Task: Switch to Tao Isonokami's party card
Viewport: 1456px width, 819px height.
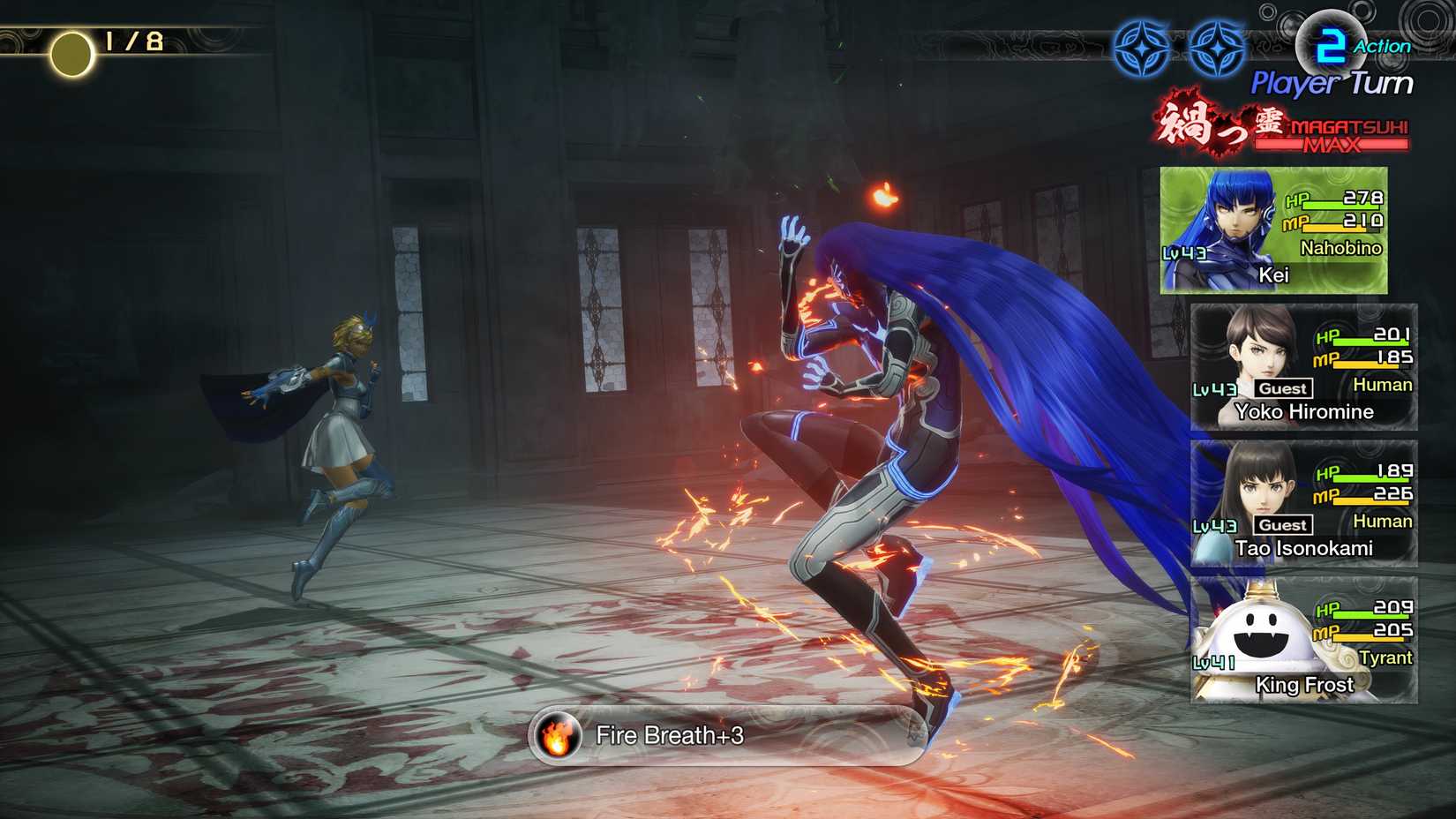Action: point(1304,501)
